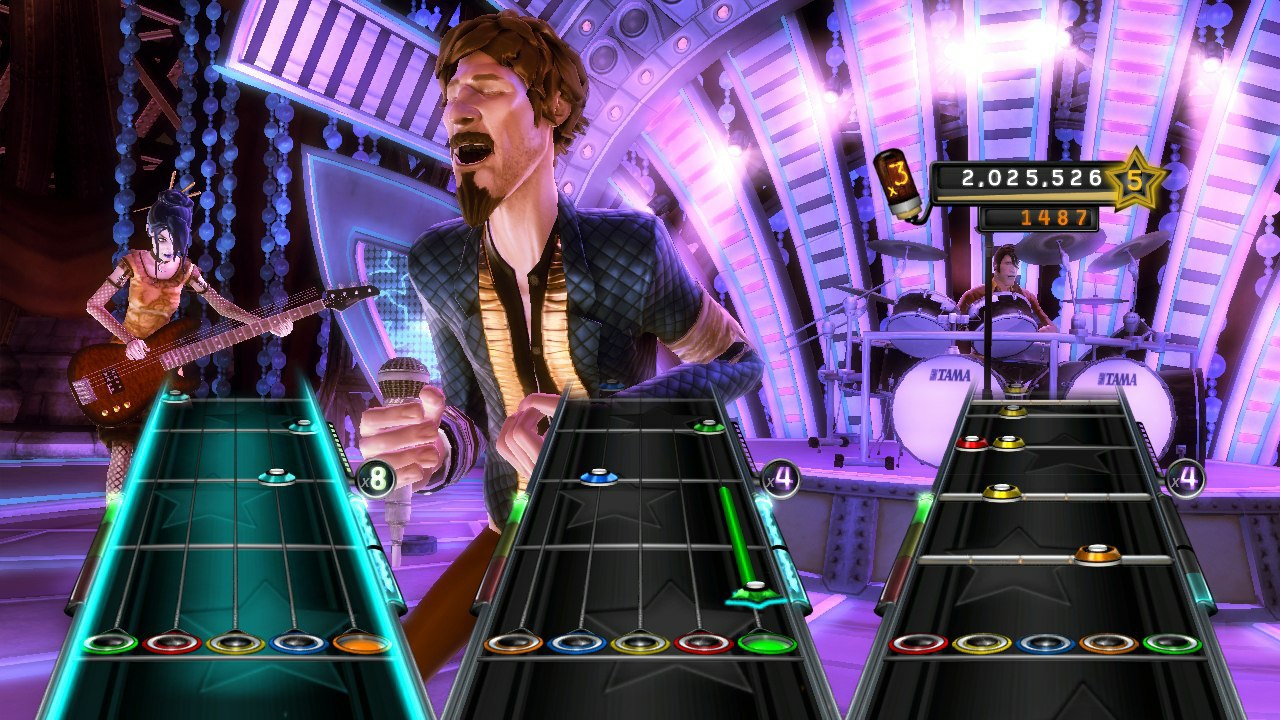Screen dimensions: 1280x720
Task: Click the blue note gem on the middle highway
Action: [598, 477]
